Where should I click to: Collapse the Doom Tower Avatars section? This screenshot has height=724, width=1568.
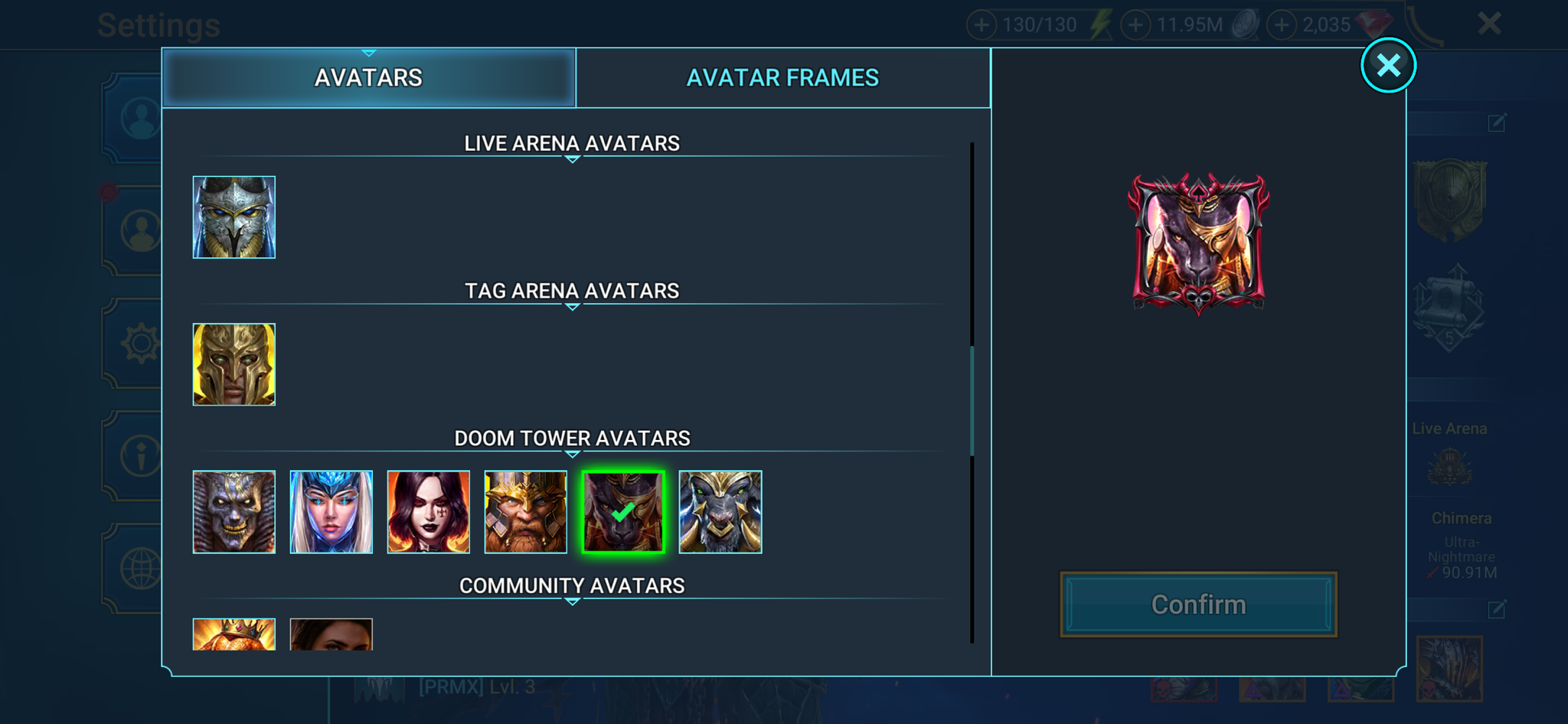[x=572, y=453]
